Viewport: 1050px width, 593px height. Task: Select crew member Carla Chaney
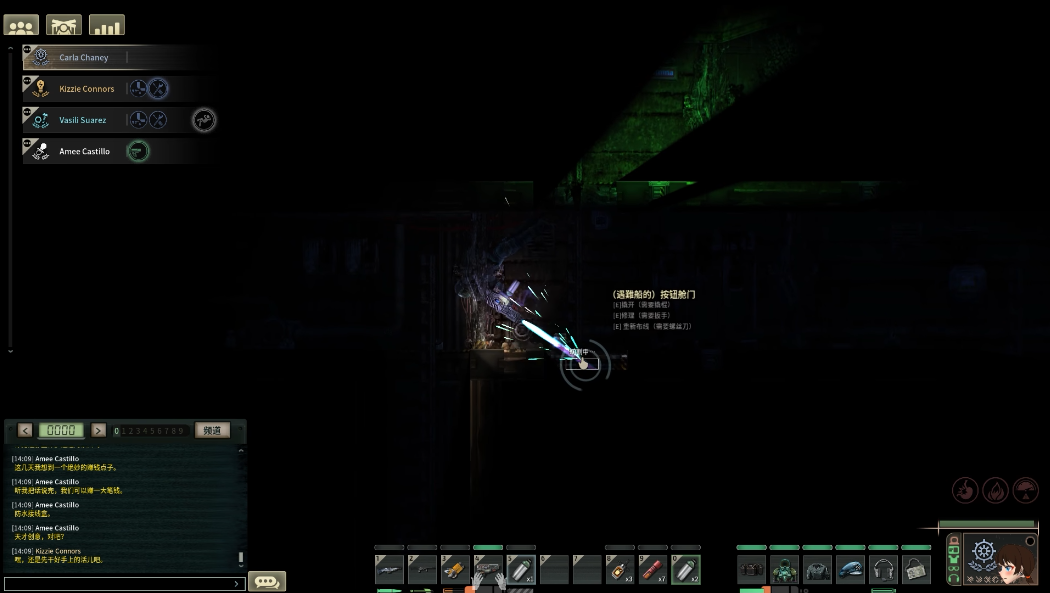click(84, 58)
